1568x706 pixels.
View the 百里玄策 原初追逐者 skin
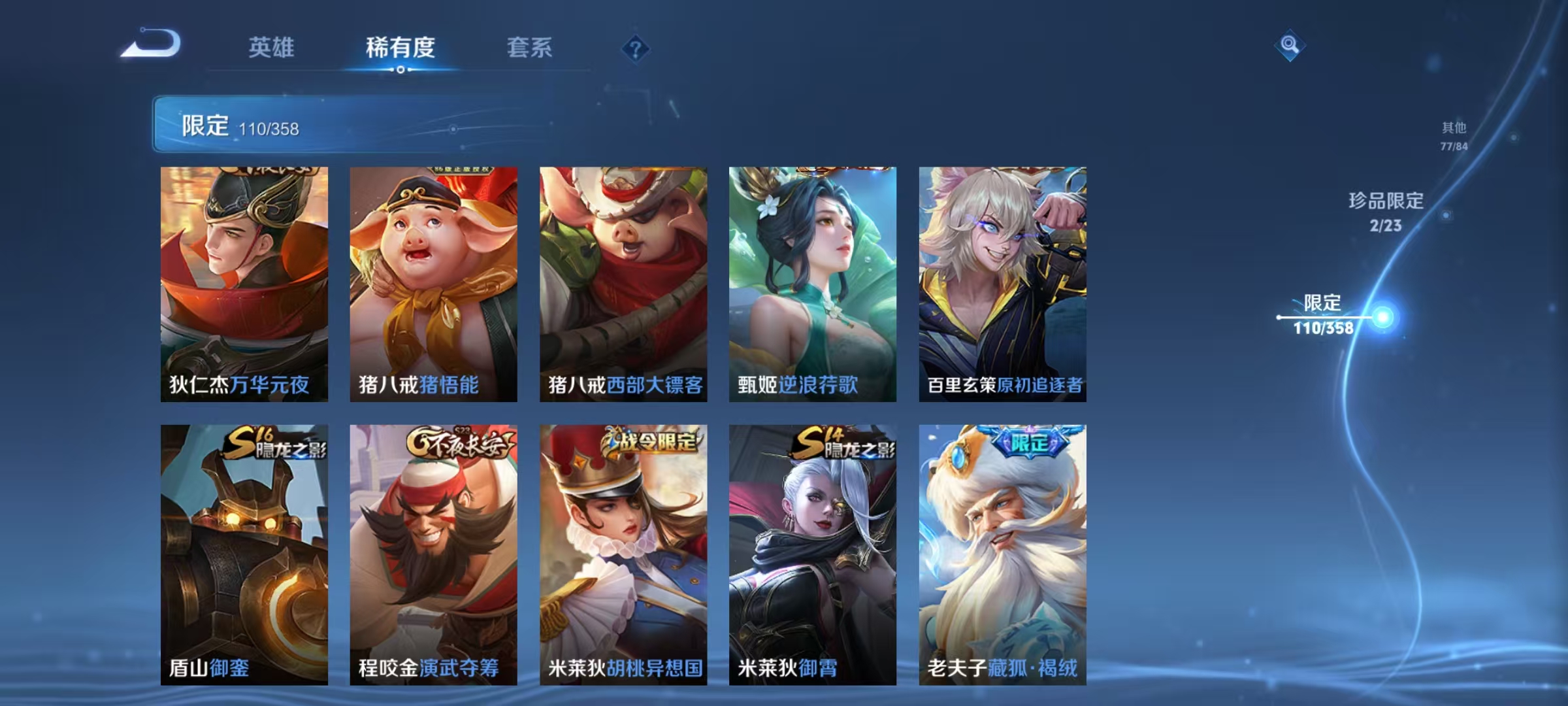[x=1004, y=284]
